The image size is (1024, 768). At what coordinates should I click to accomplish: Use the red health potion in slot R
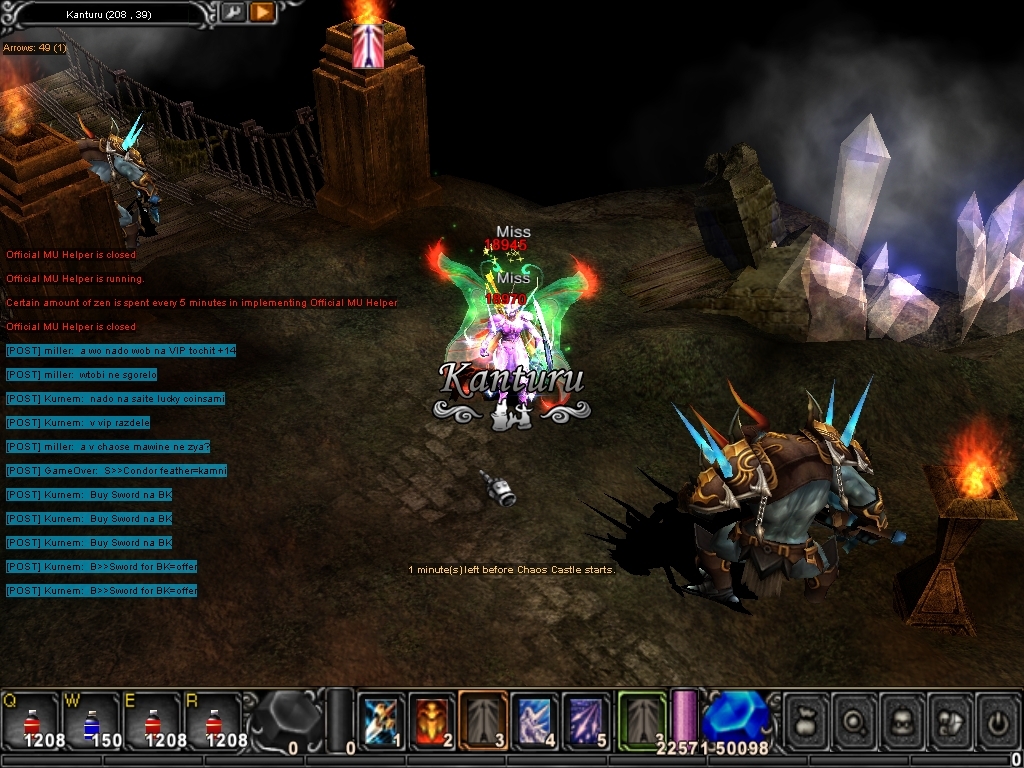tap(214, 720)
